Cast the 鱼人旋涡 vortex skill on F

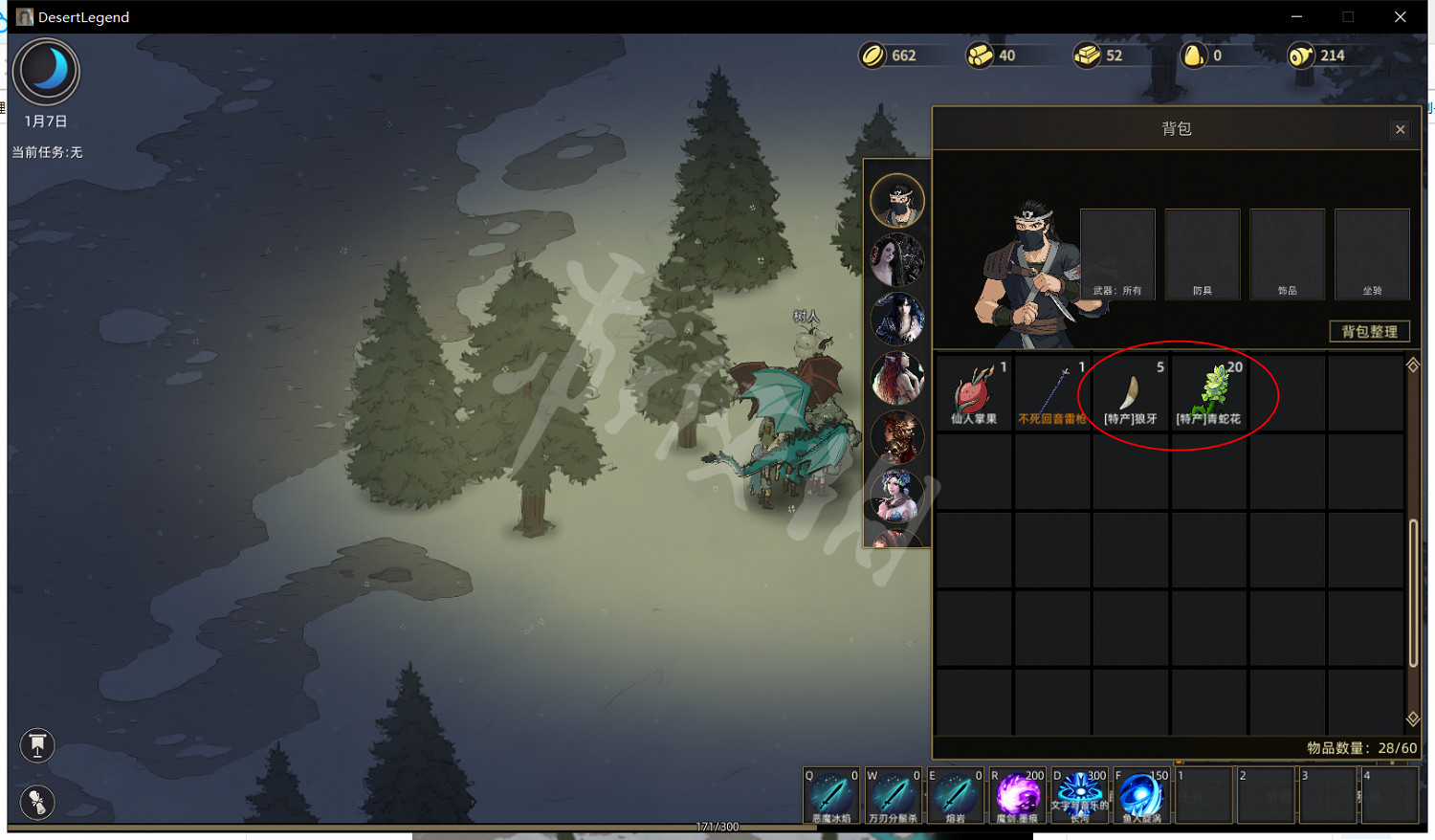(1141, 795)
